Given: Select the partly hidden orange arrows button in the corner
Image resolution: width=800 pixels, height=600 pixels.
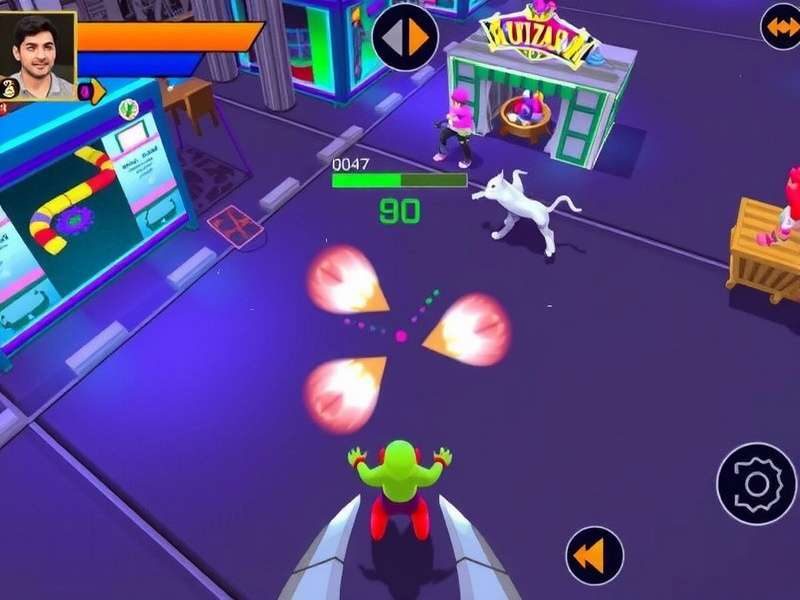Looking at the screenshot, I should point(781,26).
